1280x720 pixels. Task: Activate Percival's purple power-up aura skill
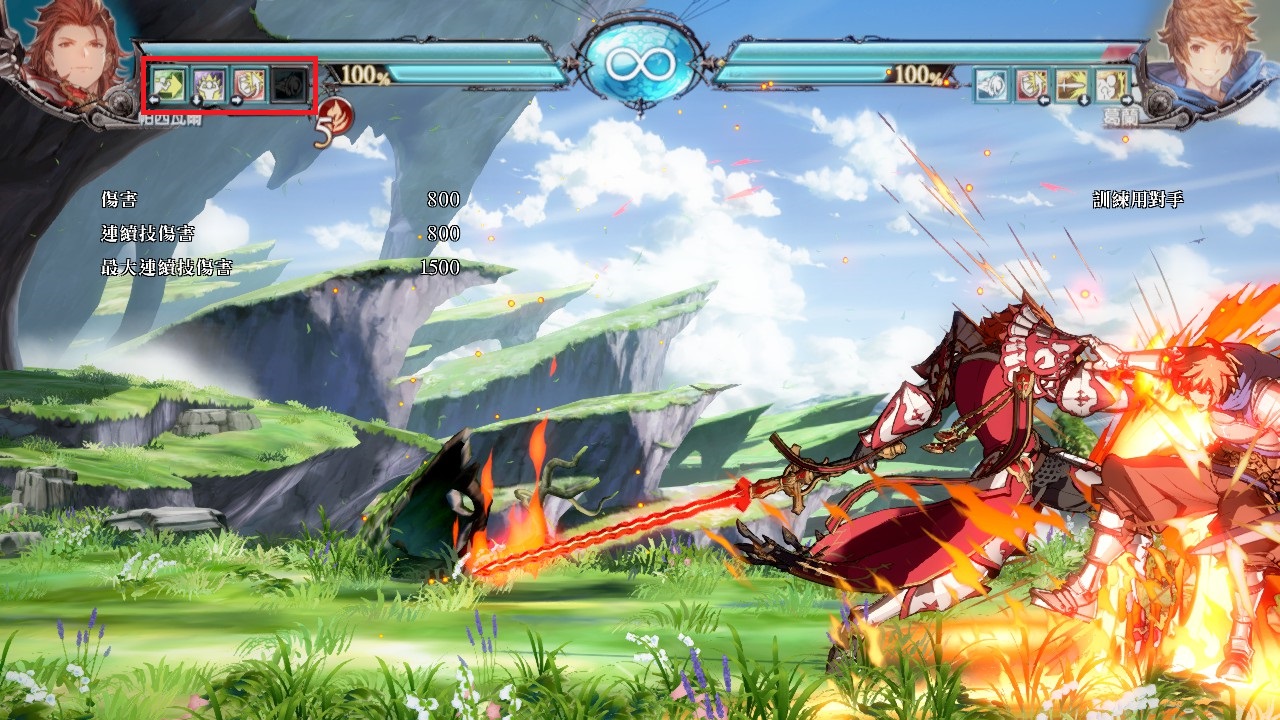[210, 85]
